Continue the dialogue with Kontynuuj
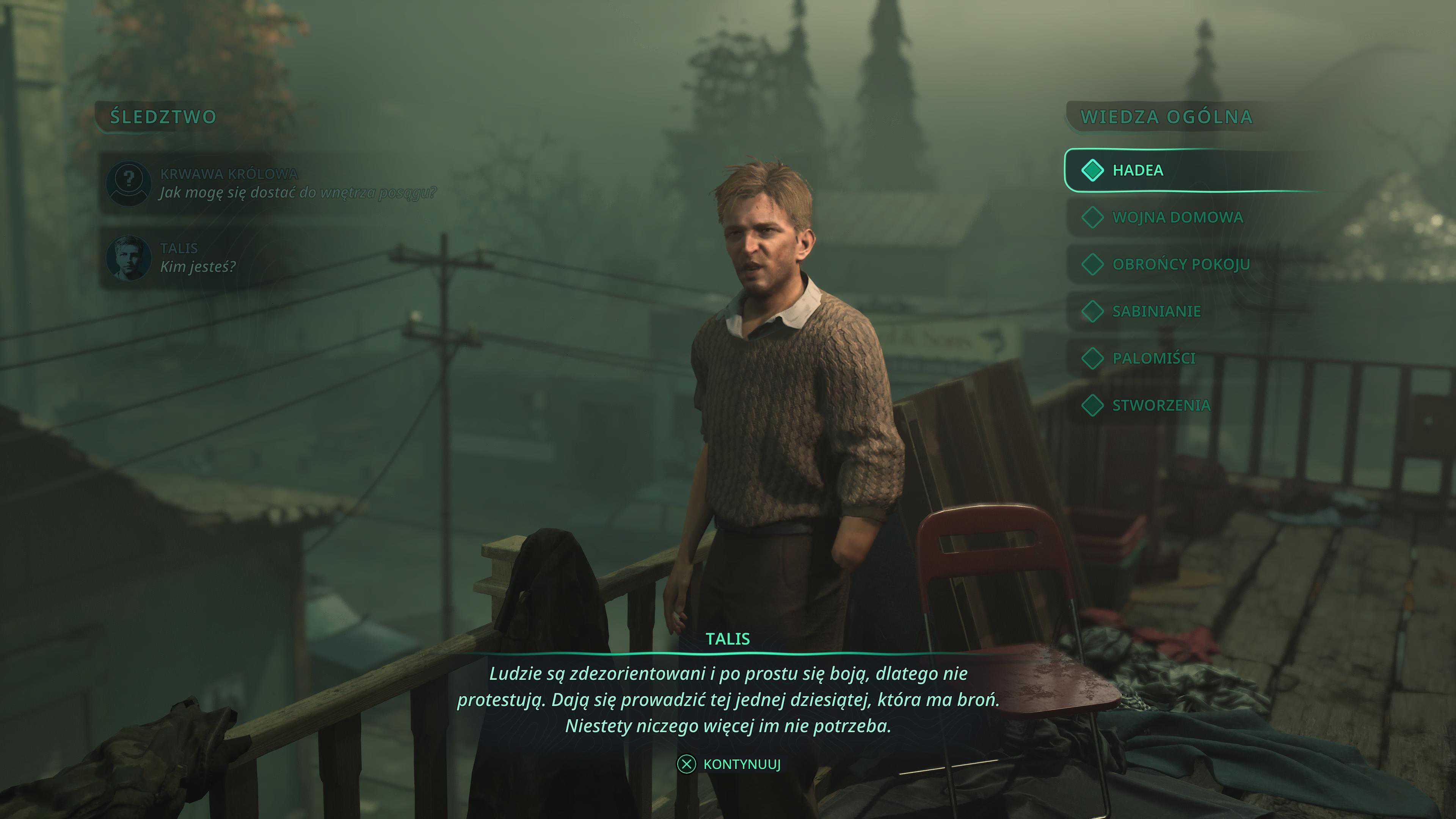The width and height of the screenshot is (1456, 819). click(729, 764)
